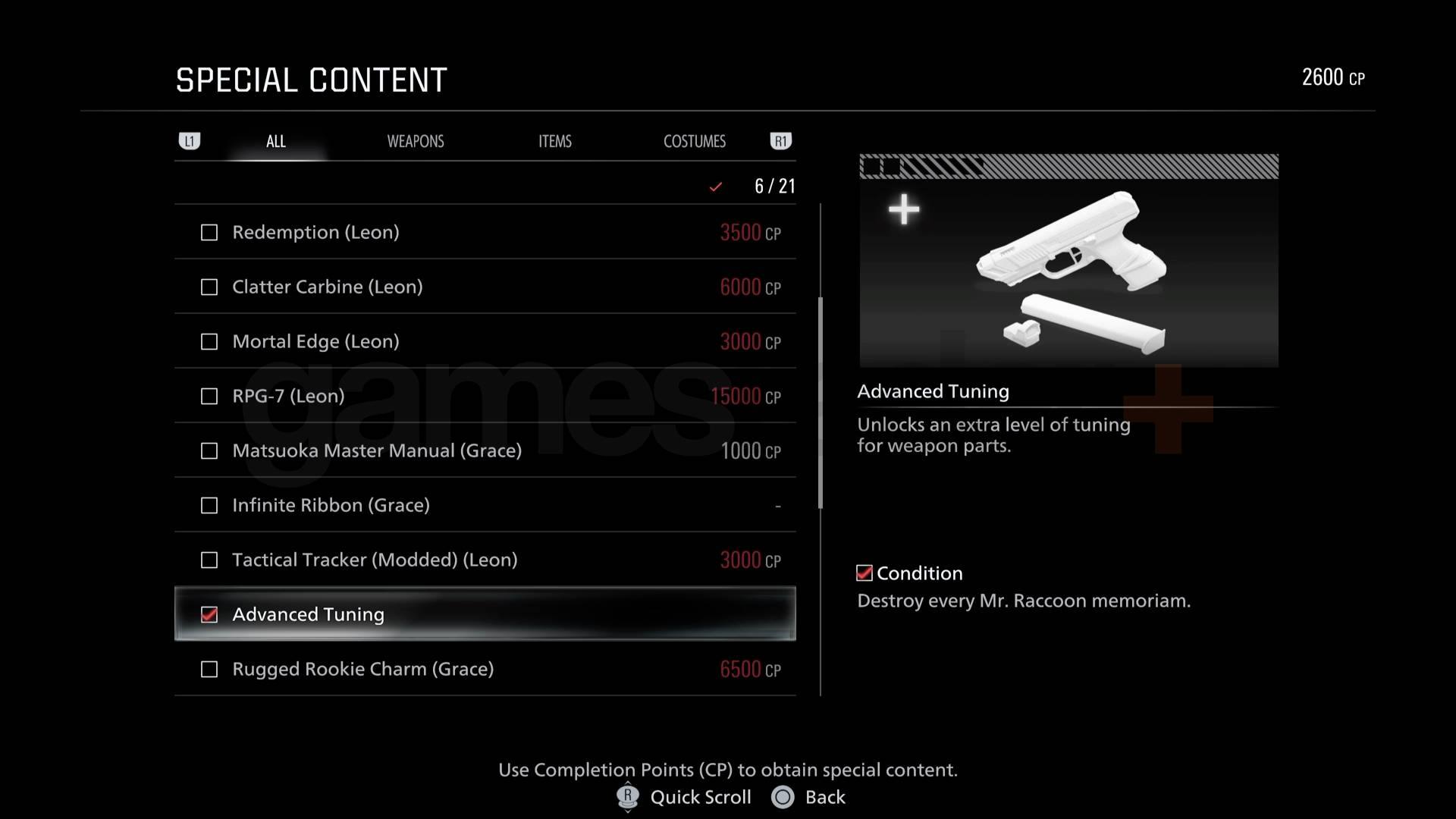This screenshot has width=1456, height=819.
Task: Click the R-stick Quick Scroll icon
Action: 626,797
